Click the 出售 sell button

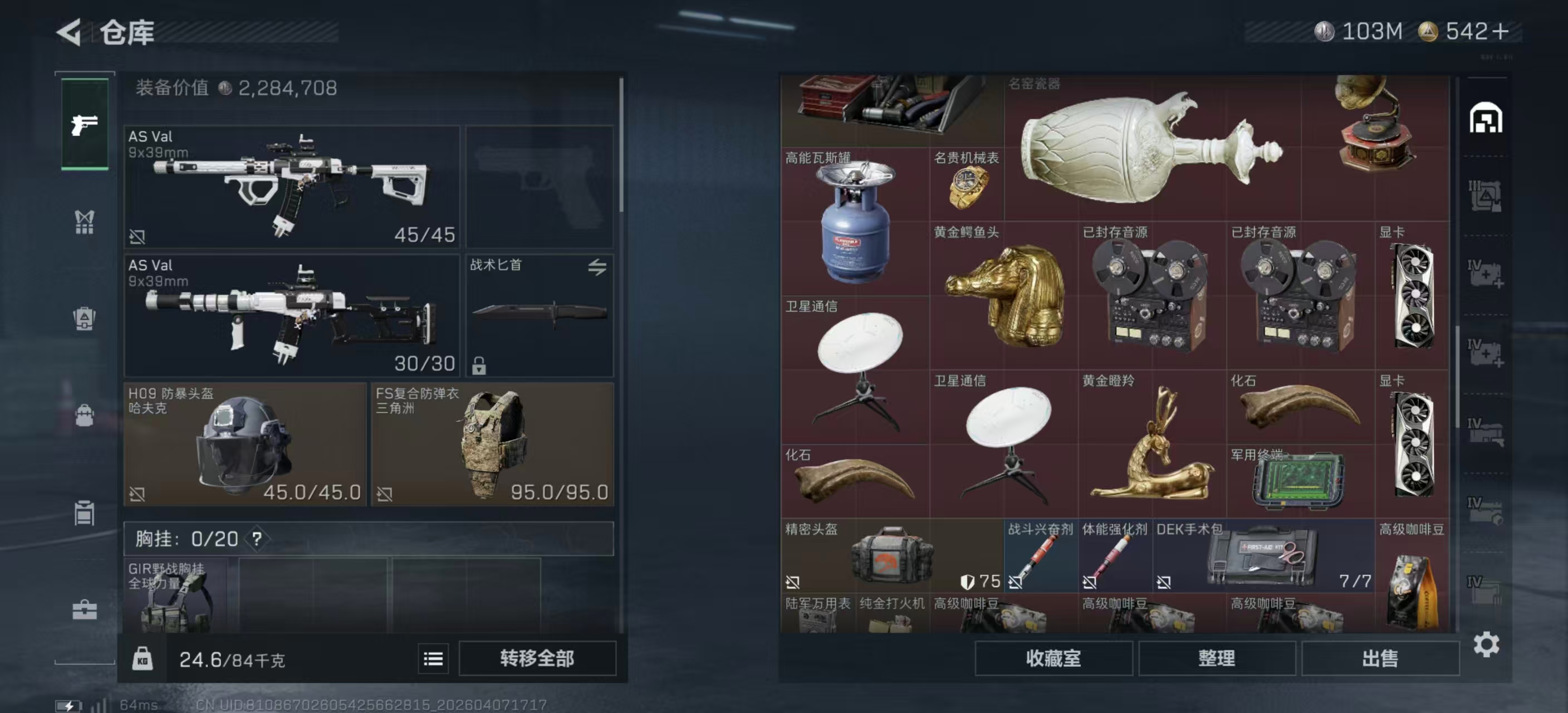click(1379, 659)
